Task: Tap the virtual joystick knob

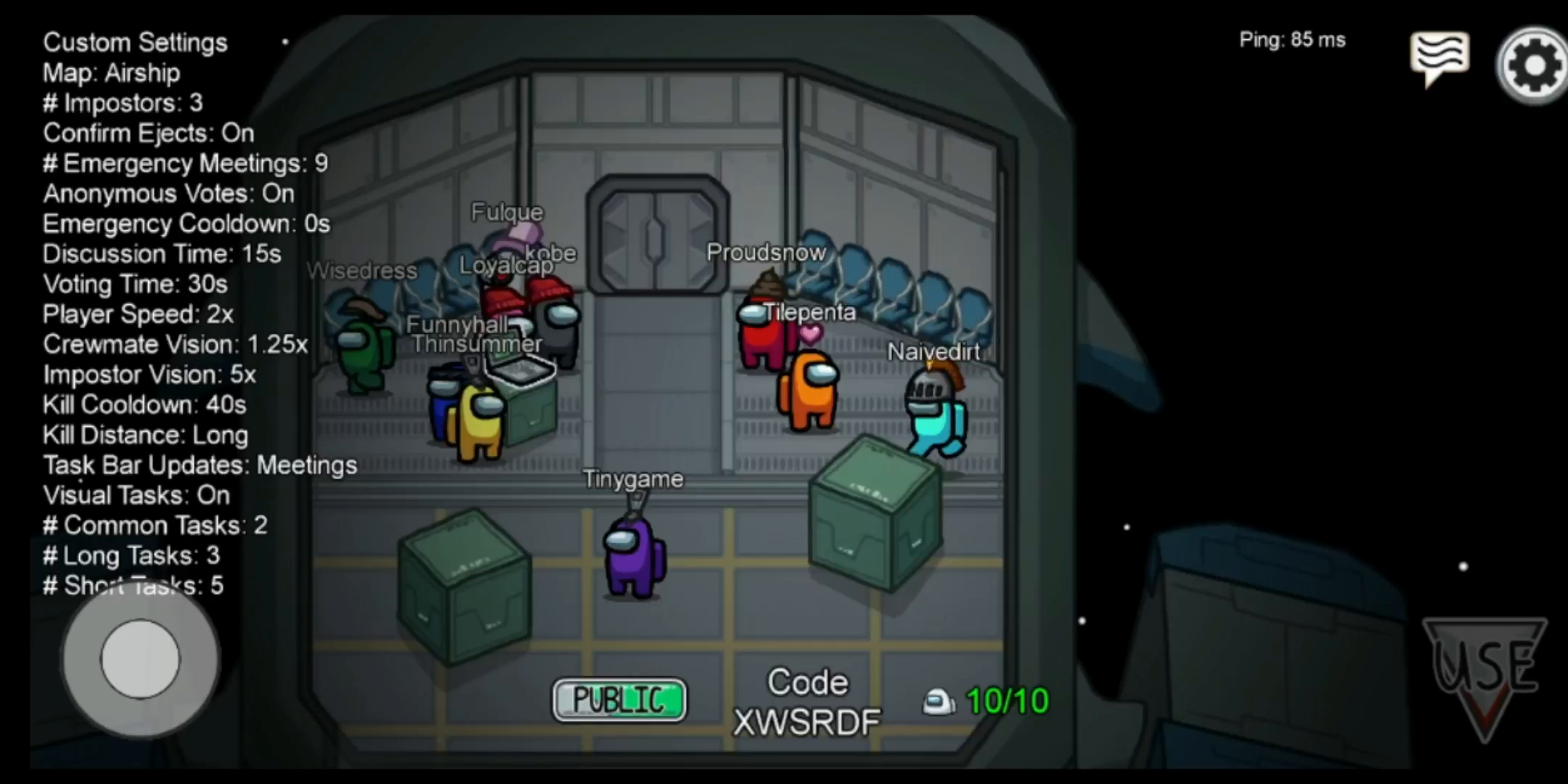Action: click(x=140, y=658)
